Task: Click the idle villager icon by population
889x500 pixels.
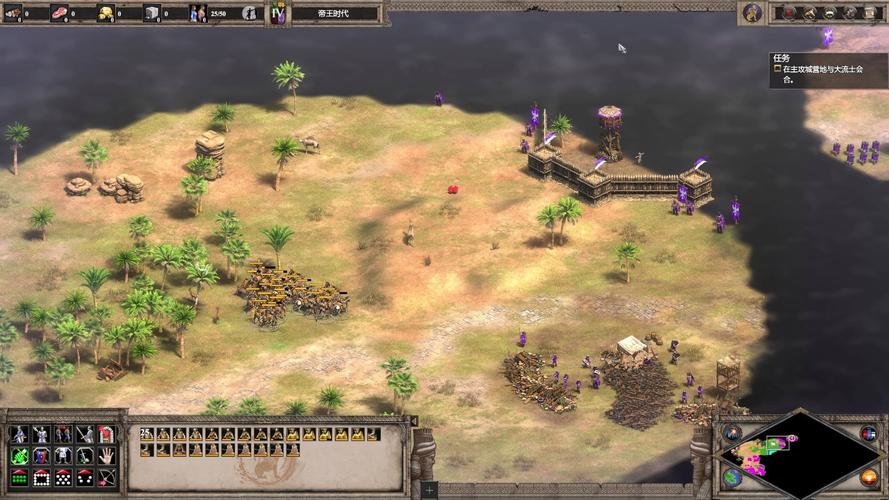Action: point(249,13)
